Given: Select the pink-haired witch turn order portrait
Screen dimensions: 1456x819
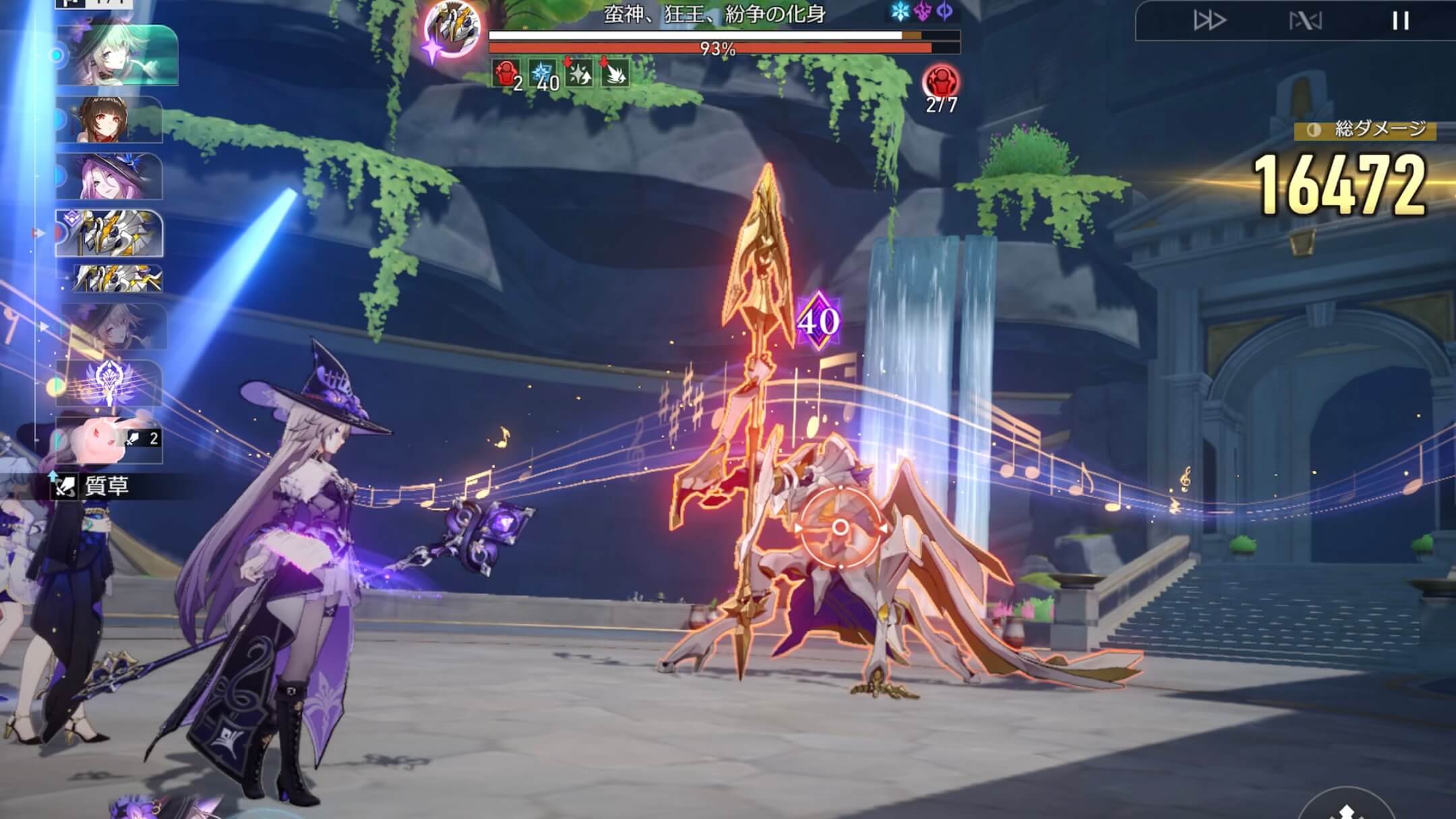Looking at the screenshot, I should coord(109,177).
